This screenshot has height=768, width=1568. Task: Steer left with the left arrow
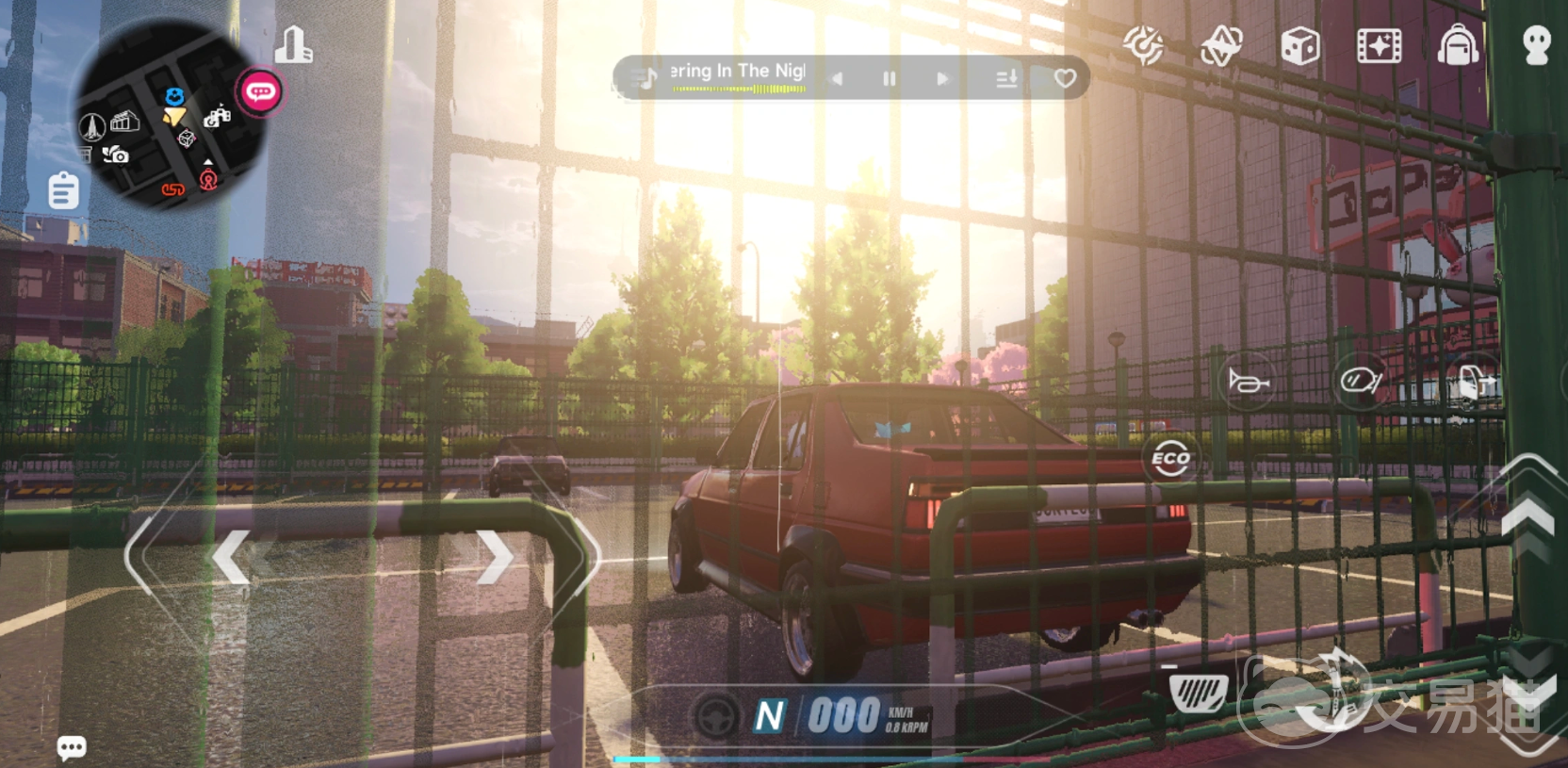pos(231,556)
